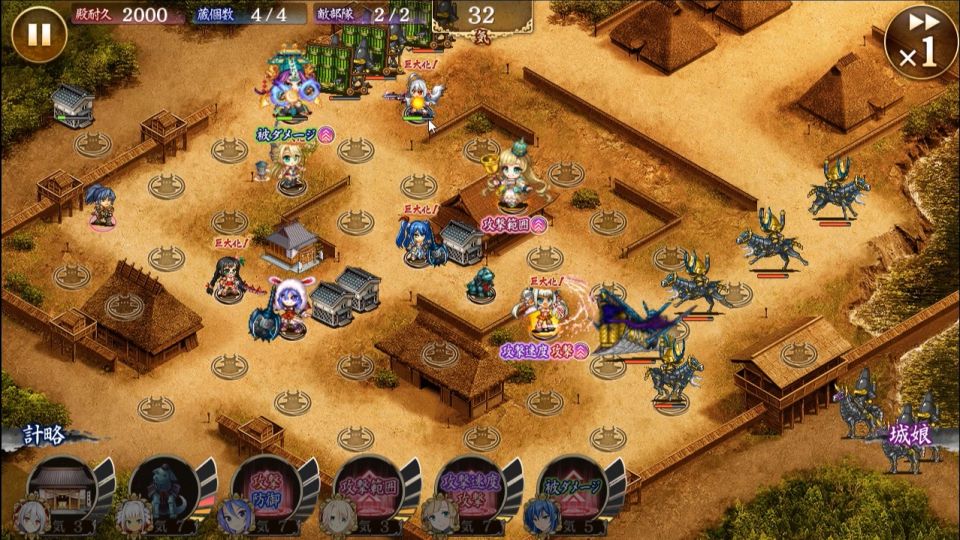This screenshot has height=540, width=960.
Task: Toggle the x1 game speed button
Action: point(920,42)
